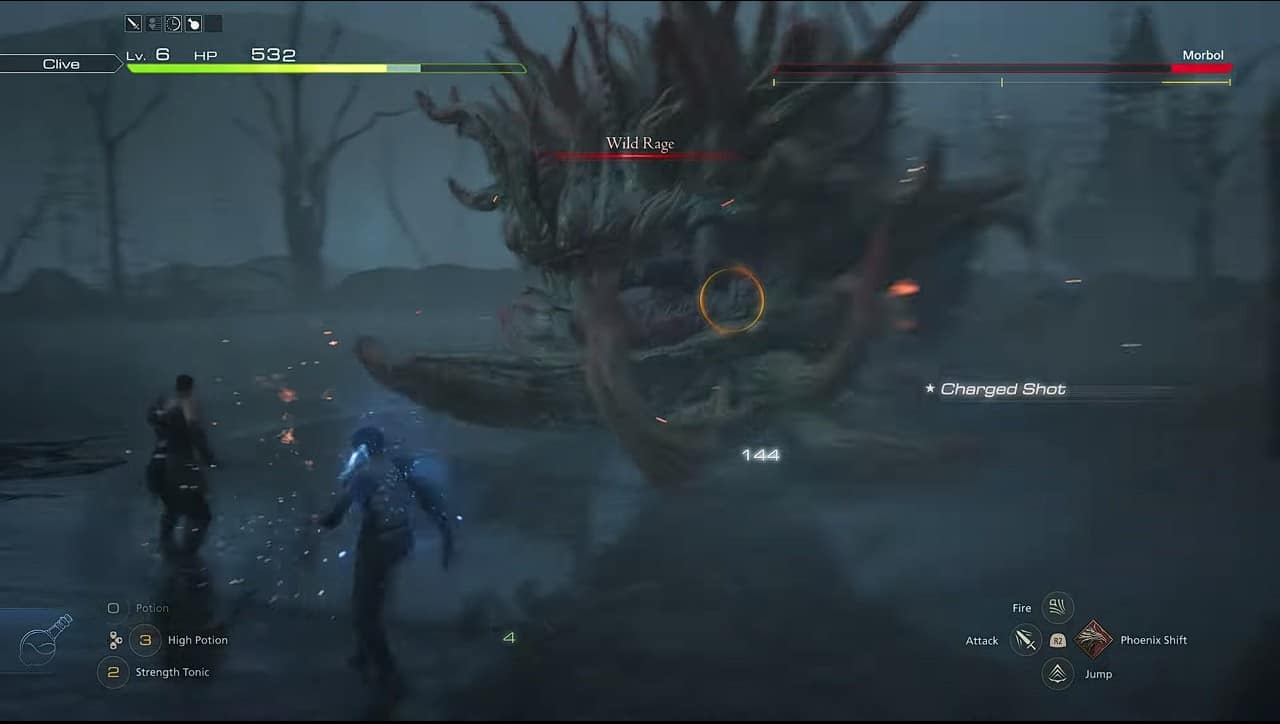Viewport: 1280px width, 724px height.
Task: Click the clock status icon top-left
Action: pyautogui.click(x=173, y=23)
